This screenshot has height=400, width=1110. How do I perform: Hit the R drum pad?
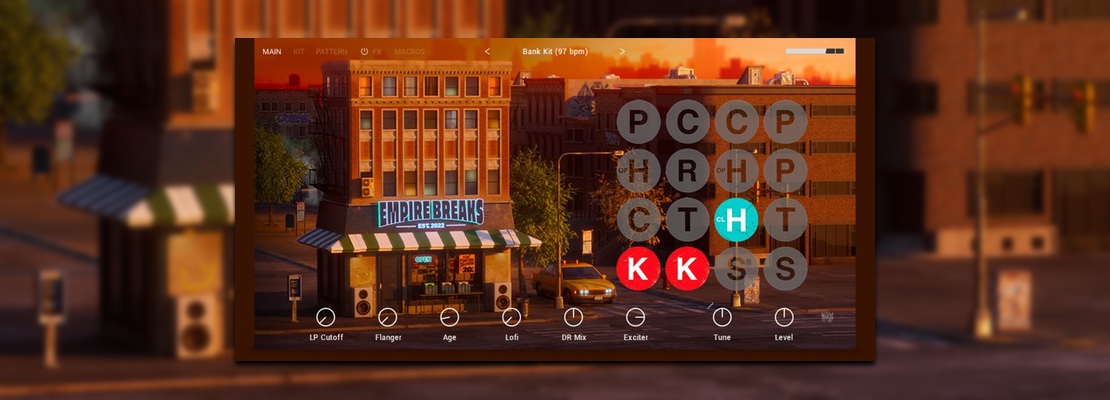pos(688,171)
